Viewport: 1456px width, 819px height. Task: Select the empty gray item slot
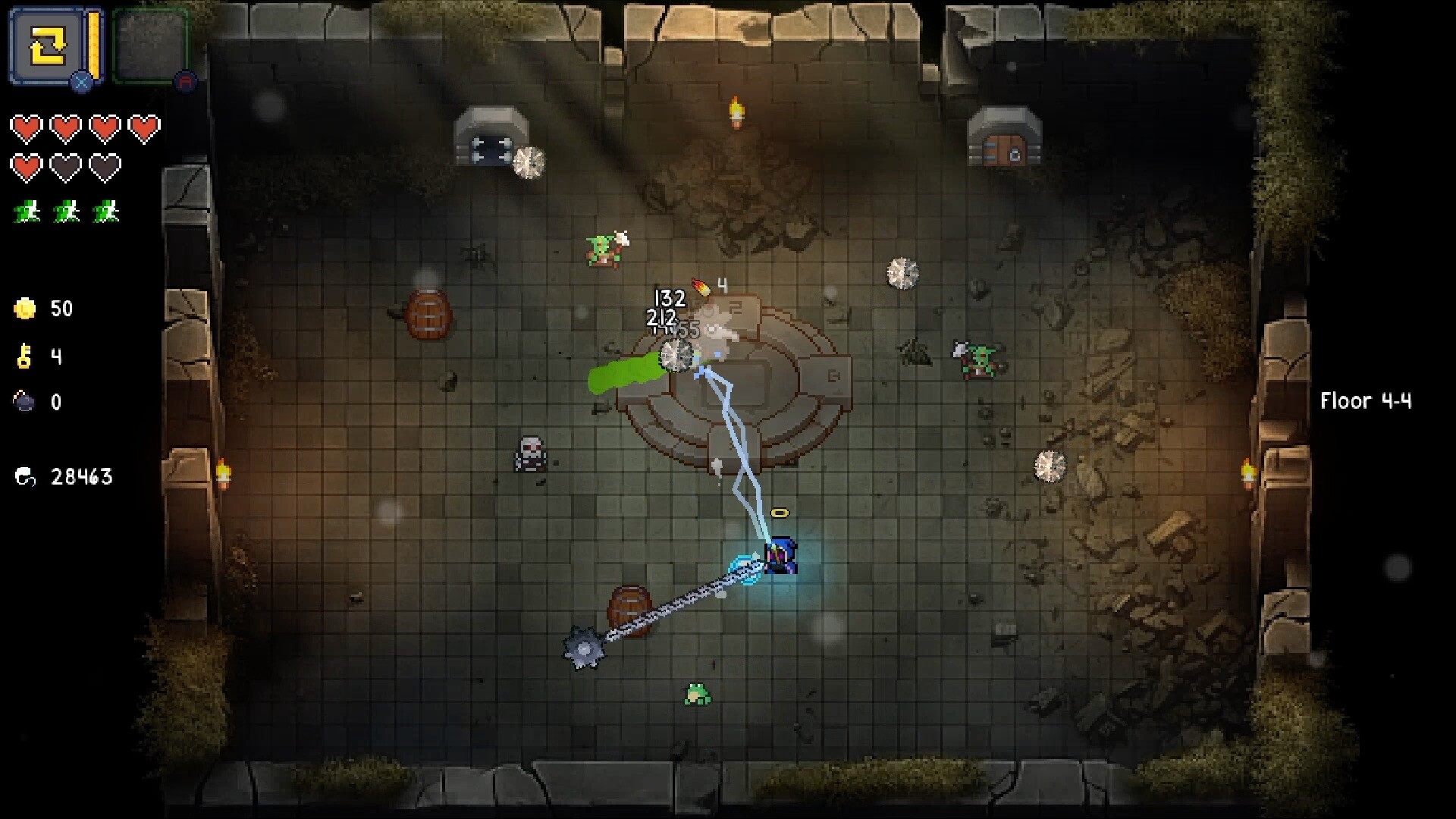[x=150, y=47]
